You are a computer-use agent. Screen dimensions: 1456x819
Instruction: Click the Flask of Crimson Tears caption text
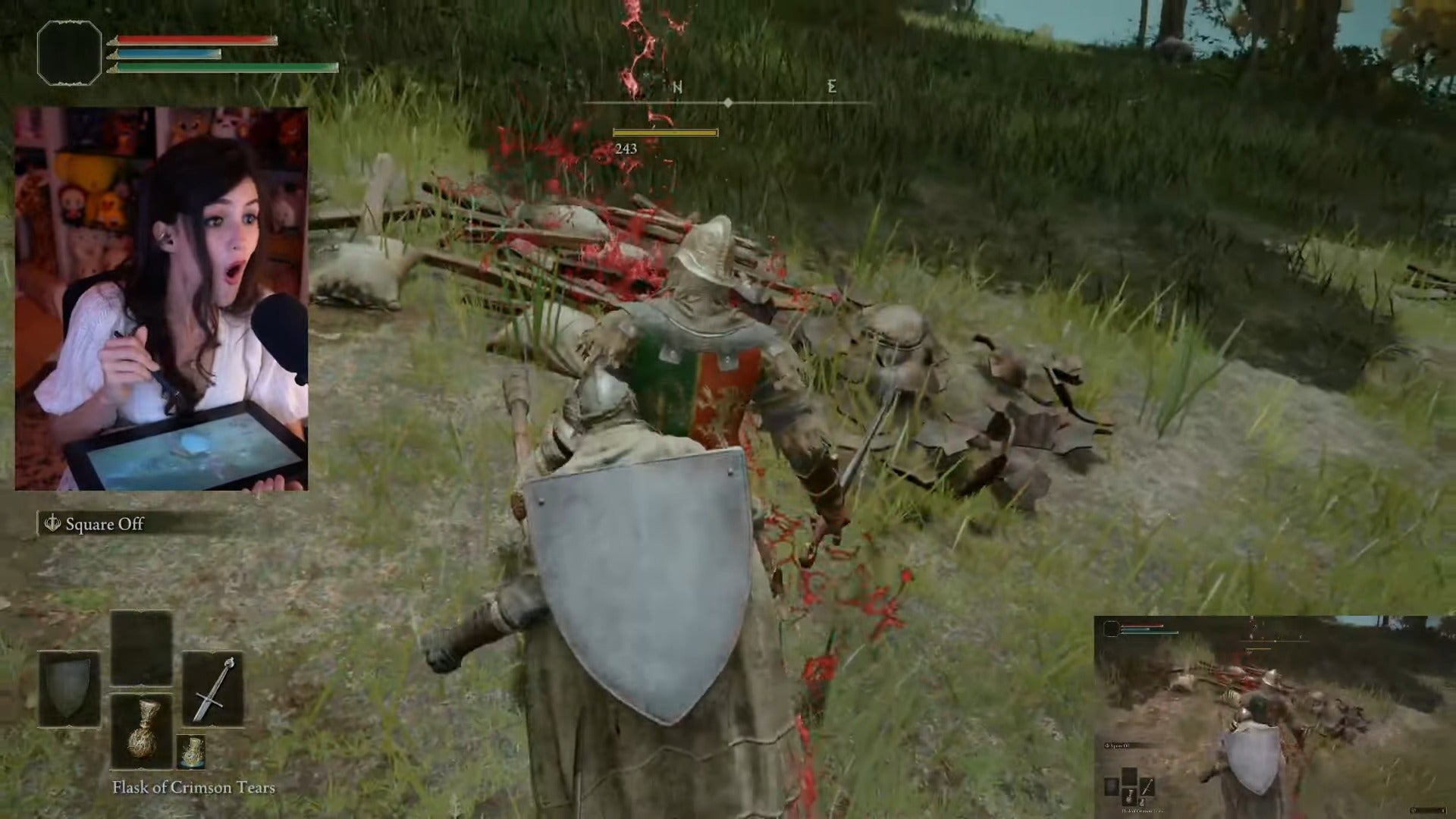tap(193, 788)
